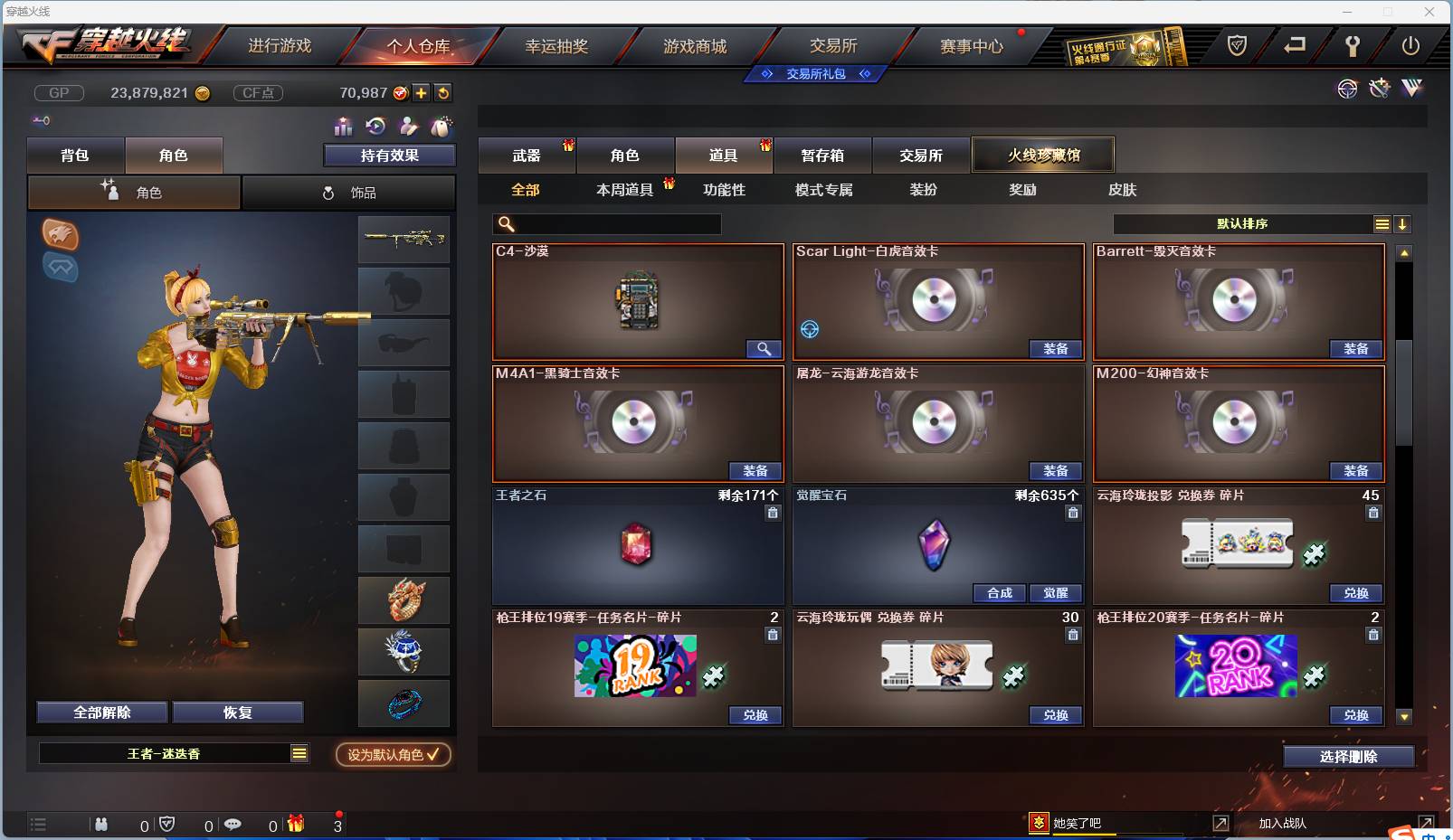Switch to the 幸运抽奖 menu tab
The height and width of the screenshot is (840, 1453).
556,45
